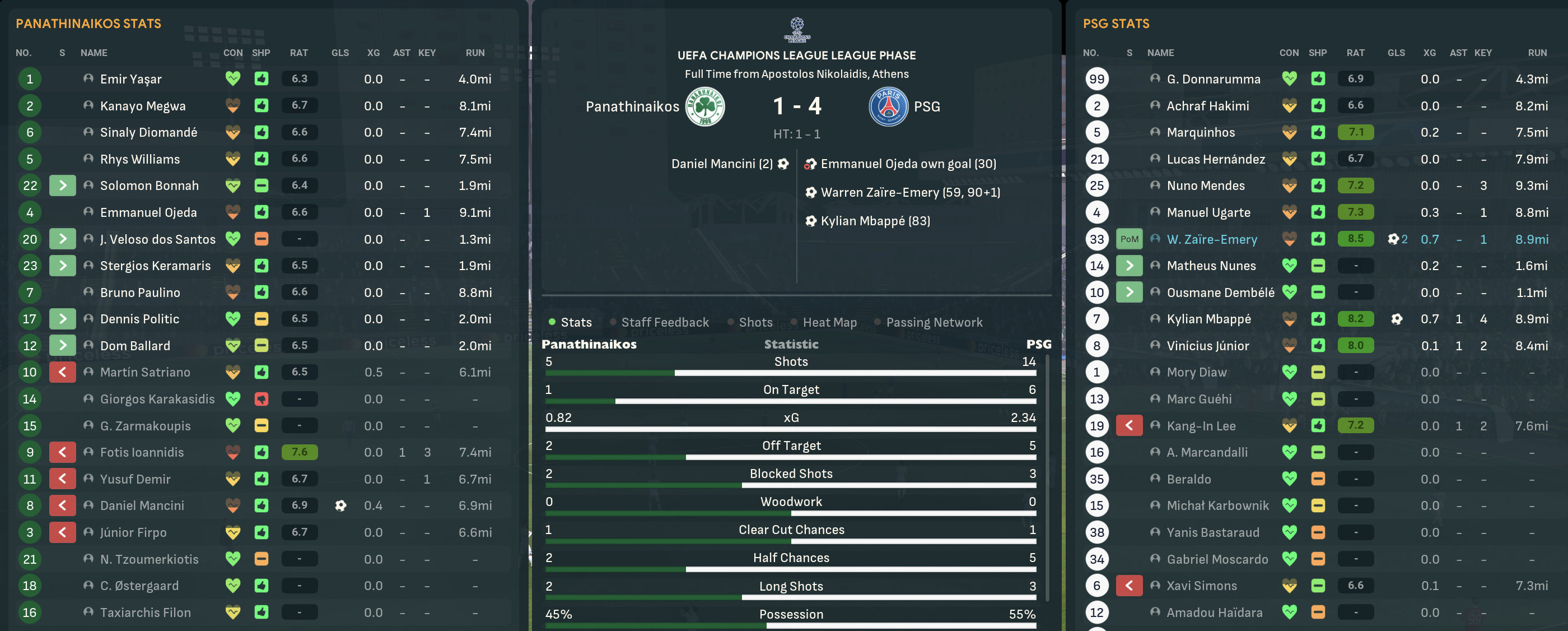Screen dimensions: 1568x631
Task: Select the Passing Network tab
Action: [934, 322]
